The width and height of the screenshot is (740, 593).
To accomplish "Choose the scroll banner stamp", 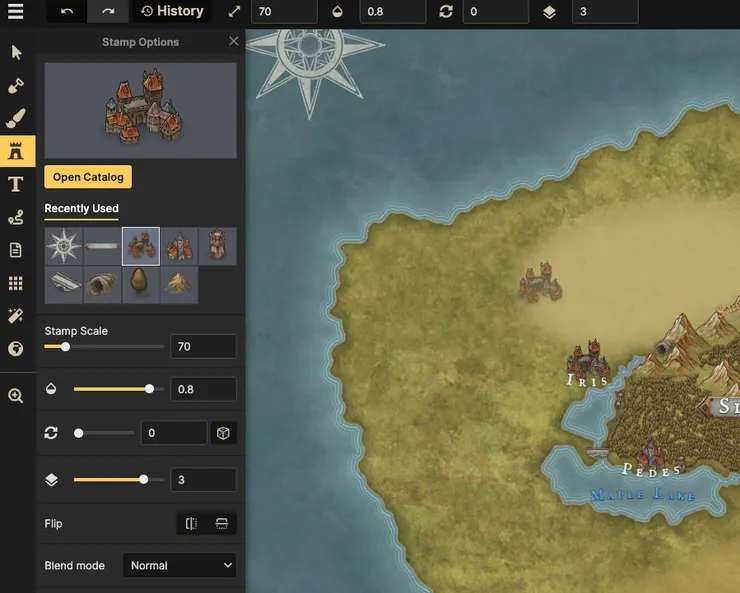I will click(x=102, y=246).
